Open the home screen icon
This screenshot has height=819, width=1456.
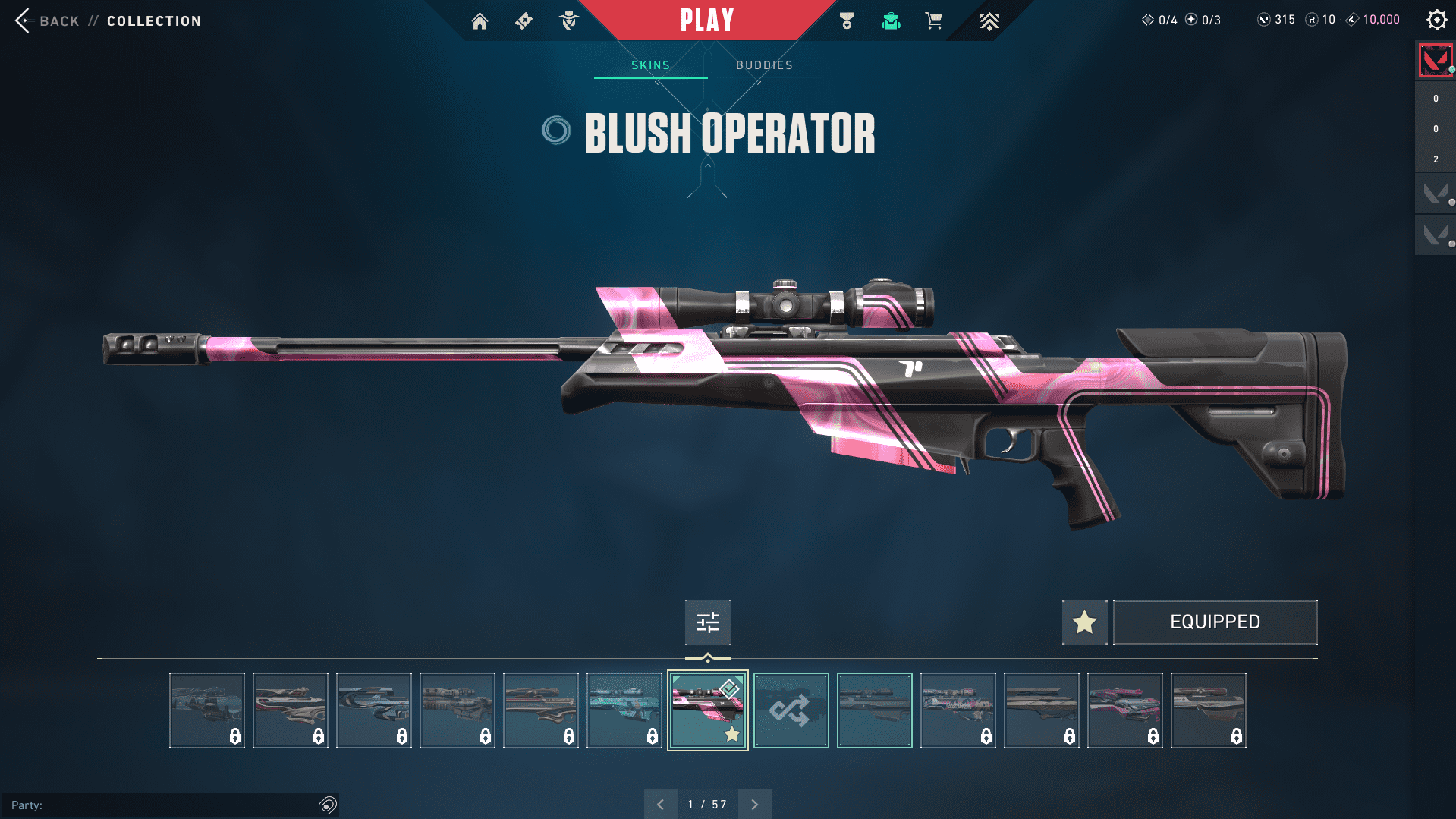480,20
